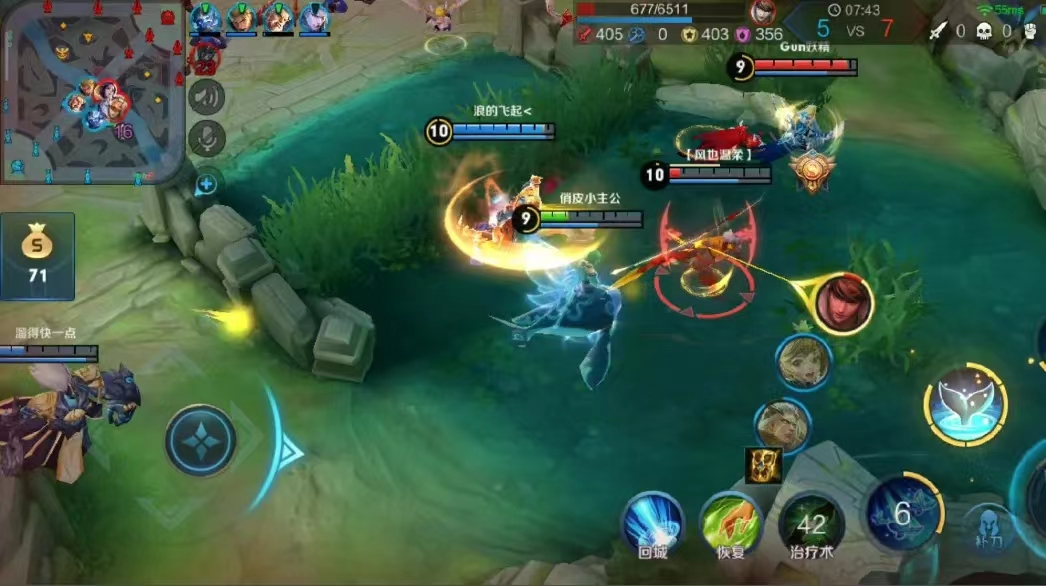This screenshot has width=1046, height=586.
Task: Buy the recommended golden mask item
Action: [763, 465]
